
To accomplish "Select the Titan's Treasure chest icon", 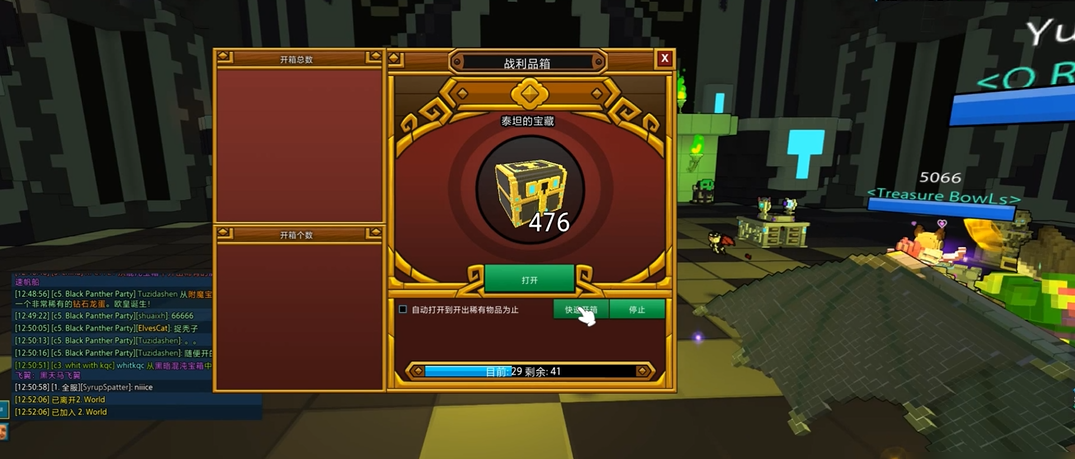I will pyautogui.click(x=529, y=189).
